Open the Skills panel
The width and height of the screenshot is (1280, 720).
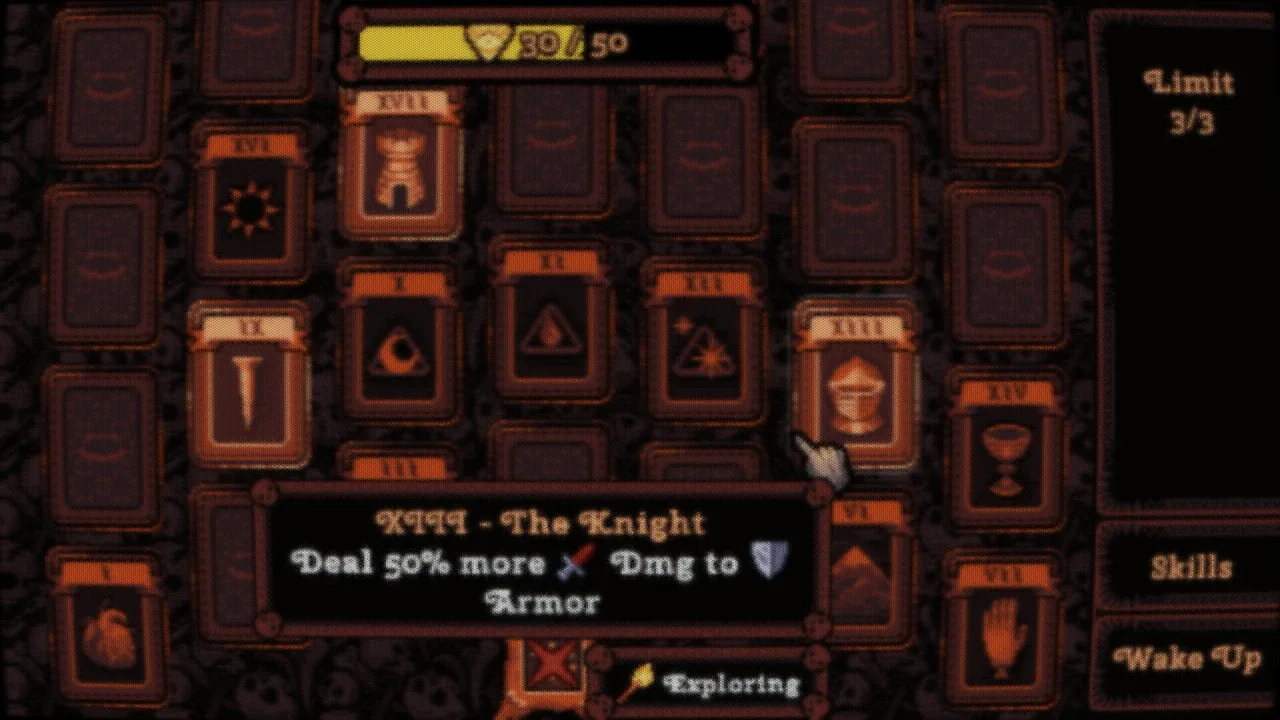click(x=1190, y=568)
